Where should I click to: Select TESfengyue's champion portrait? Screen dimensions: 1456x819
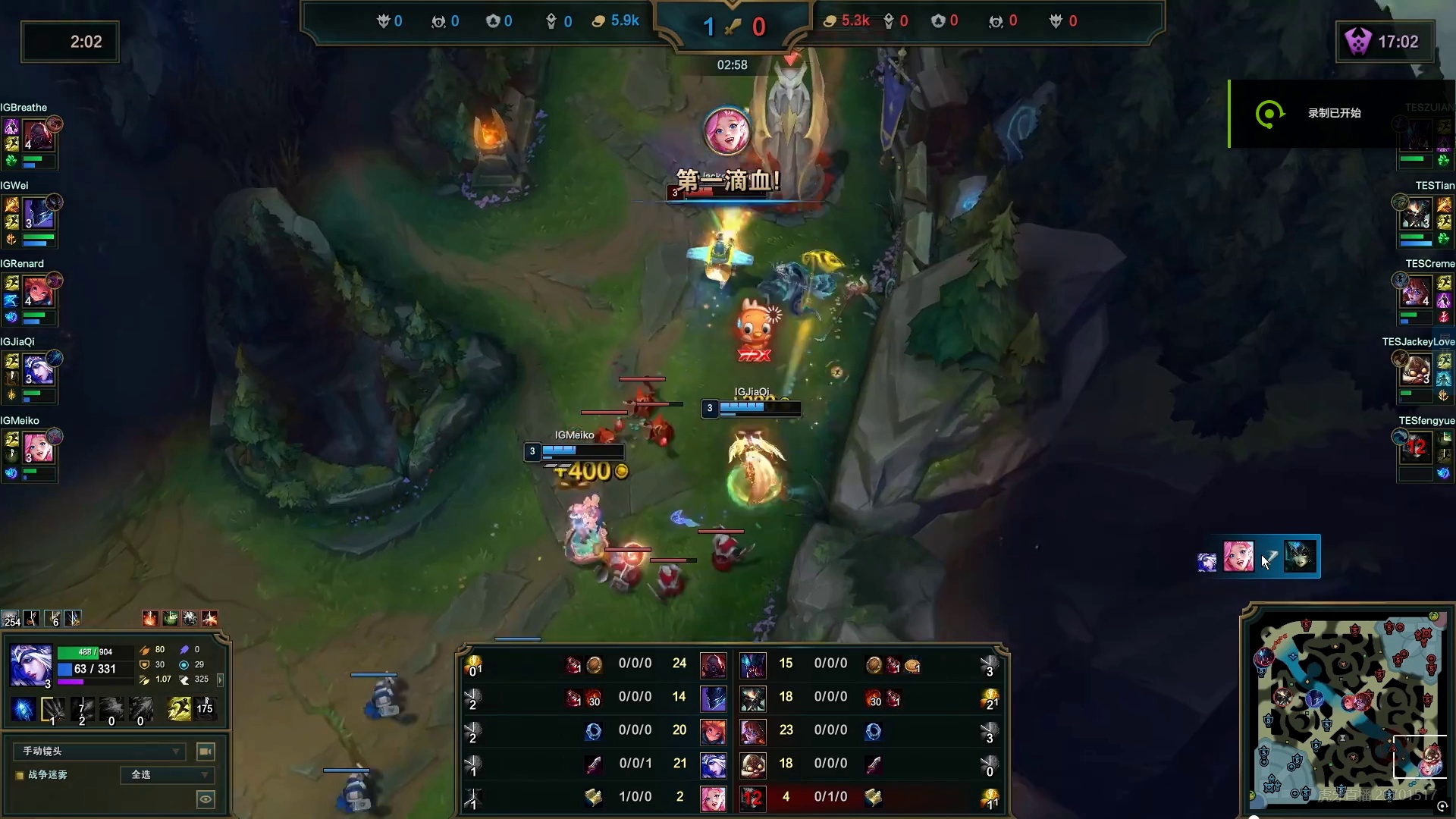click(x=1416, y=448)
